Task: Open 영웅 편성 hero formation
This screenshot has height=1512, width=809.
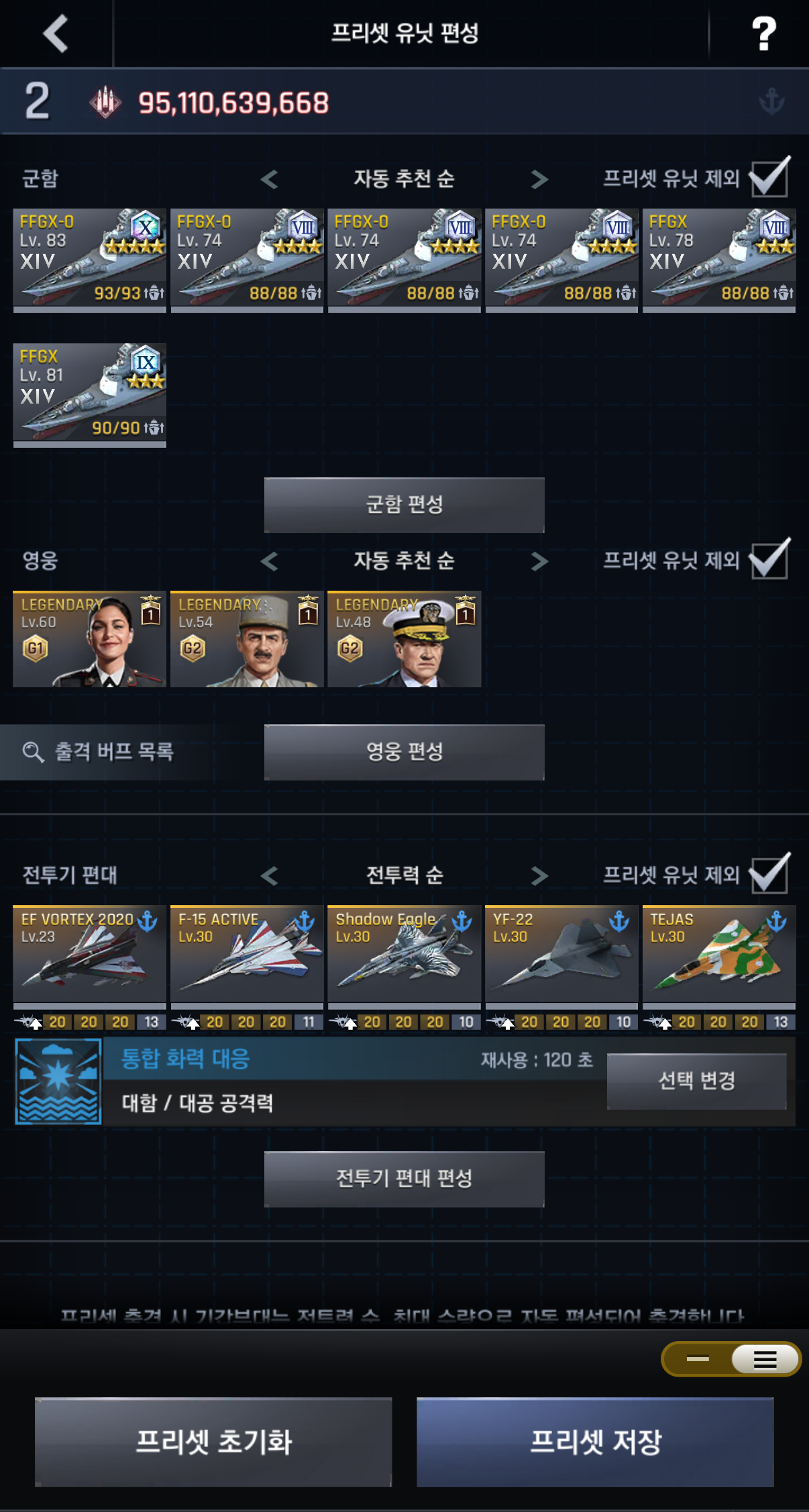Action: coord(404,752)
